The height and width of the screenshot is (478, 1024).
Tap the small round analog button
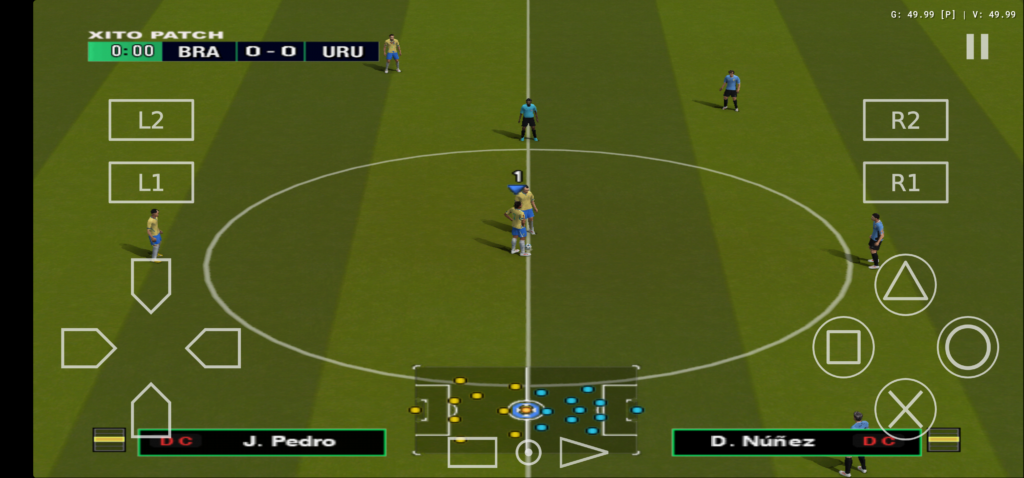tap(528, 452)
